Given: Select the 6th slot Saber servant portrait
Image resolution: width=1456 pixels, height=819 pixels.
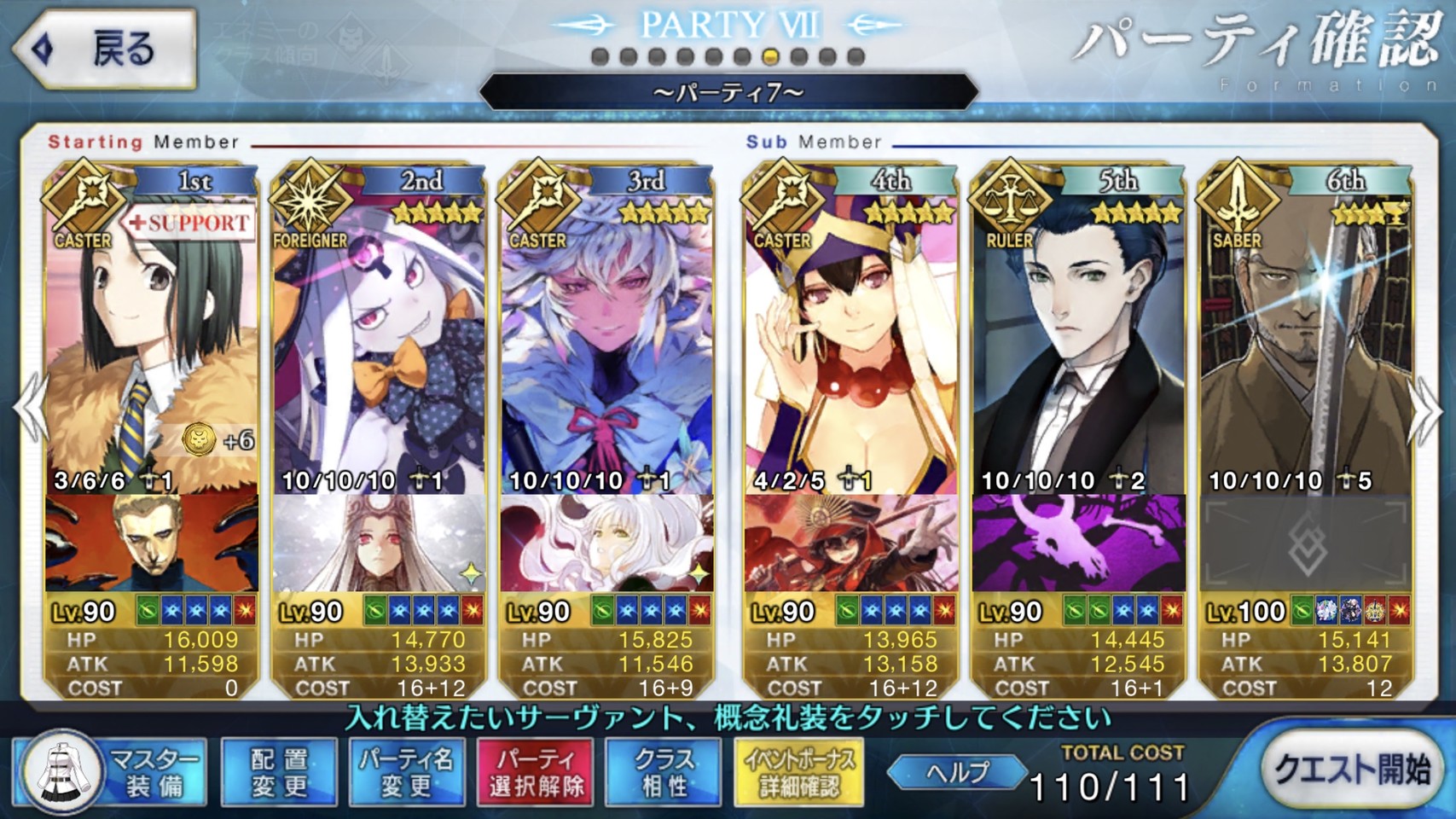Looking at the screenshot, I should (1306, 341).
